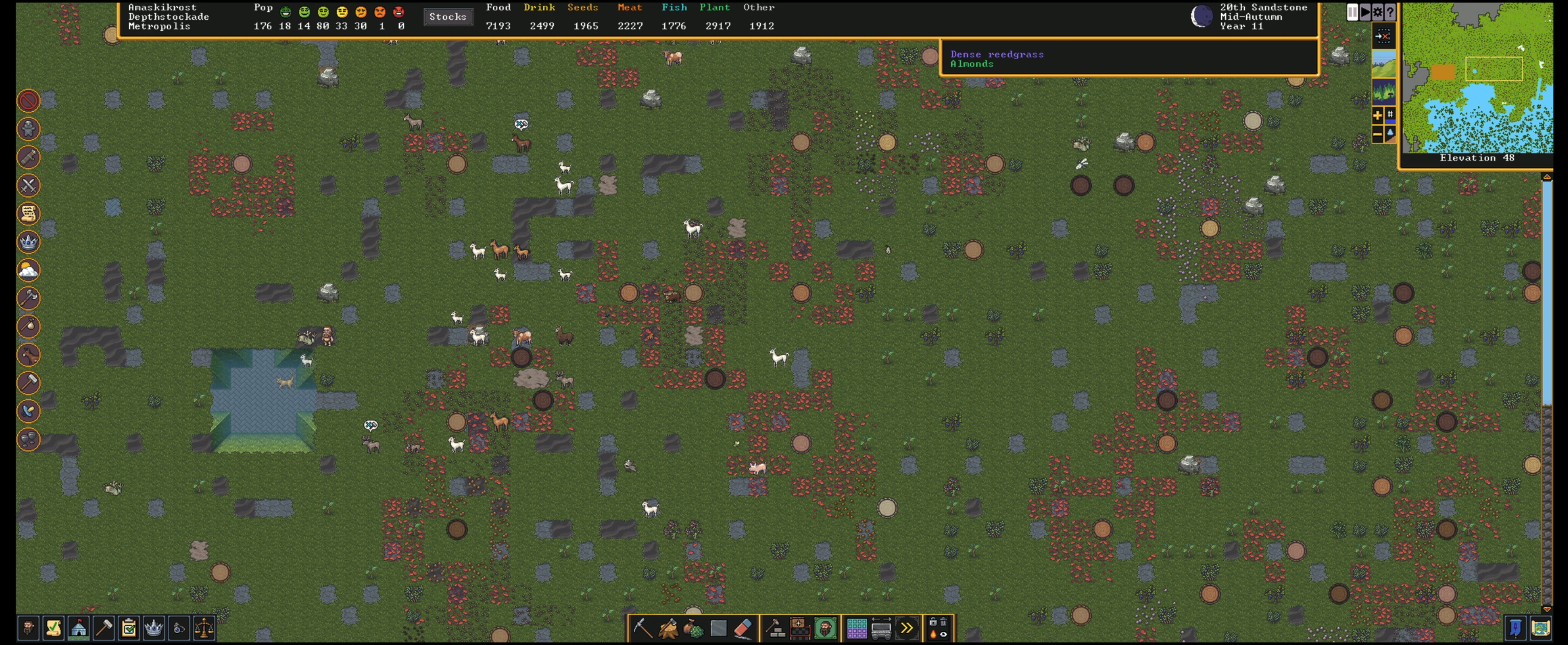Resume the game with the play button
1568x645 pixels.
pos(1365,12)
